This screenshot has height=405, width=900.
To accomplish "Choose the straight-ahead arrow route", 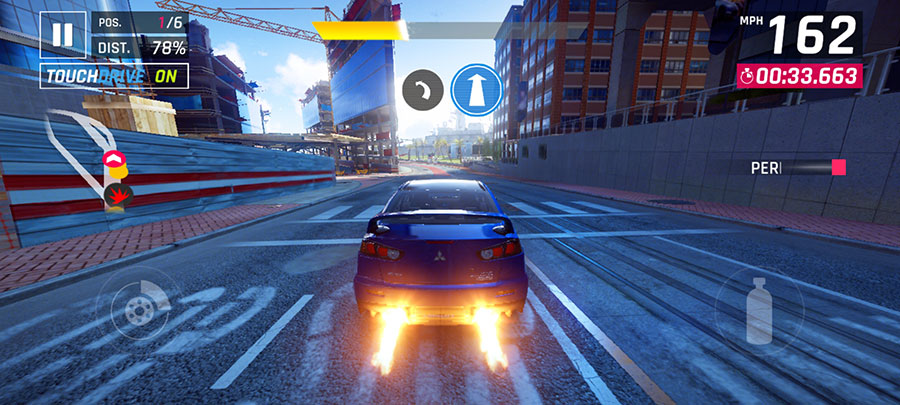I will coord(475,90).
